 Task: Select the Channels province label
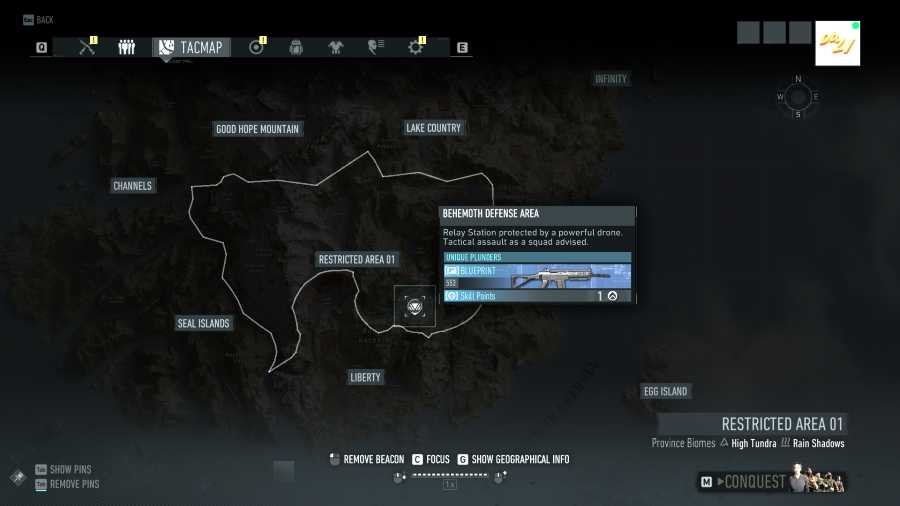pyautogui.click(x=133, y=186)
